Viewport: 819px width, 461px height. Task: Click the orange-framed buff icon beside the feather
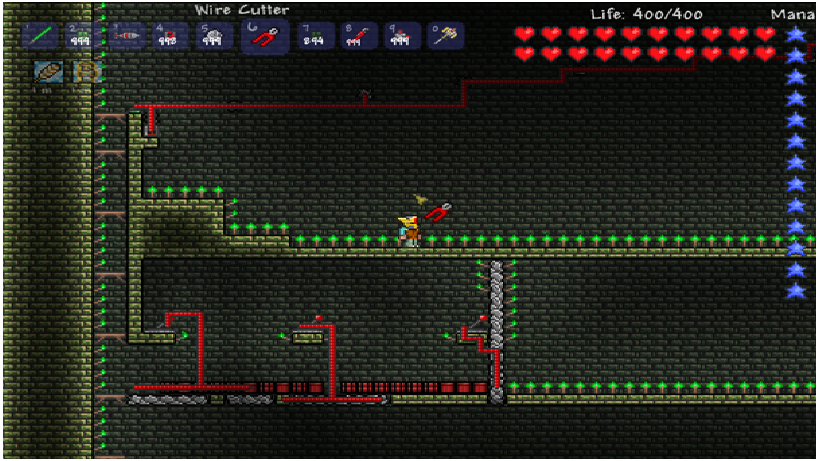click(x=86, y=72)
